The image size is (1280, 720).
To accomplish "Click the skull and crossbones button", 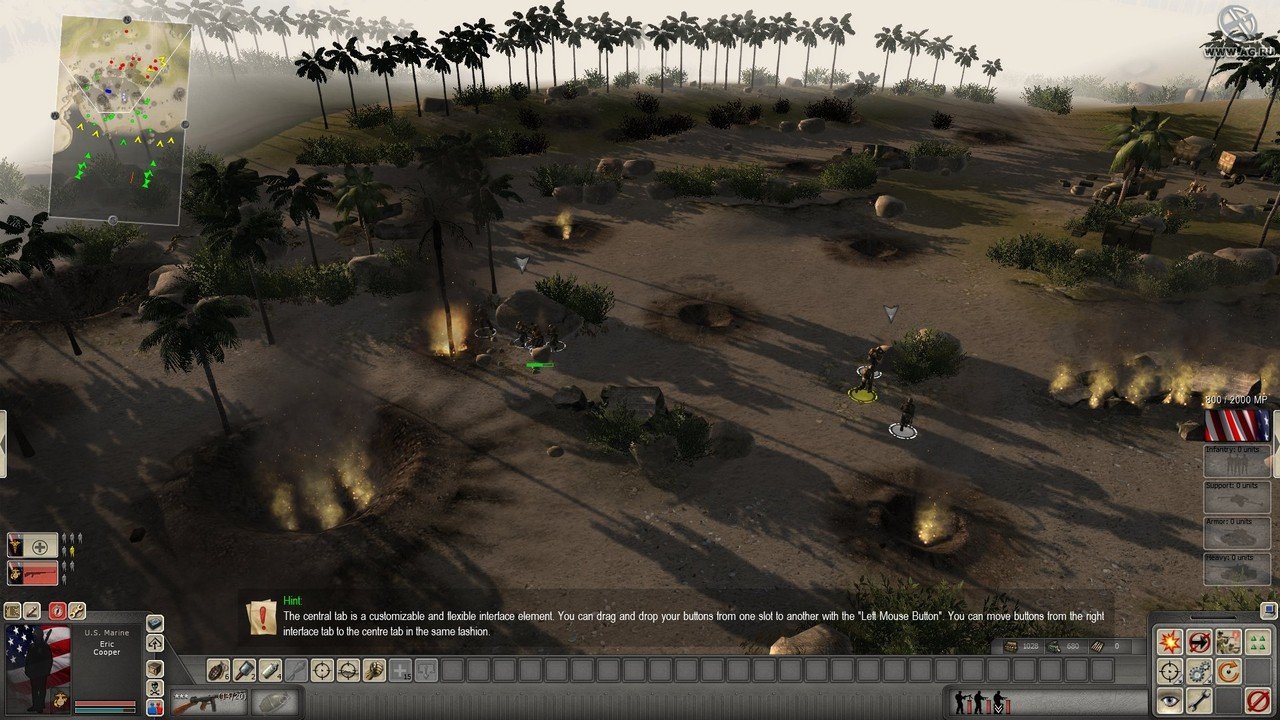I will pos(154,688).
